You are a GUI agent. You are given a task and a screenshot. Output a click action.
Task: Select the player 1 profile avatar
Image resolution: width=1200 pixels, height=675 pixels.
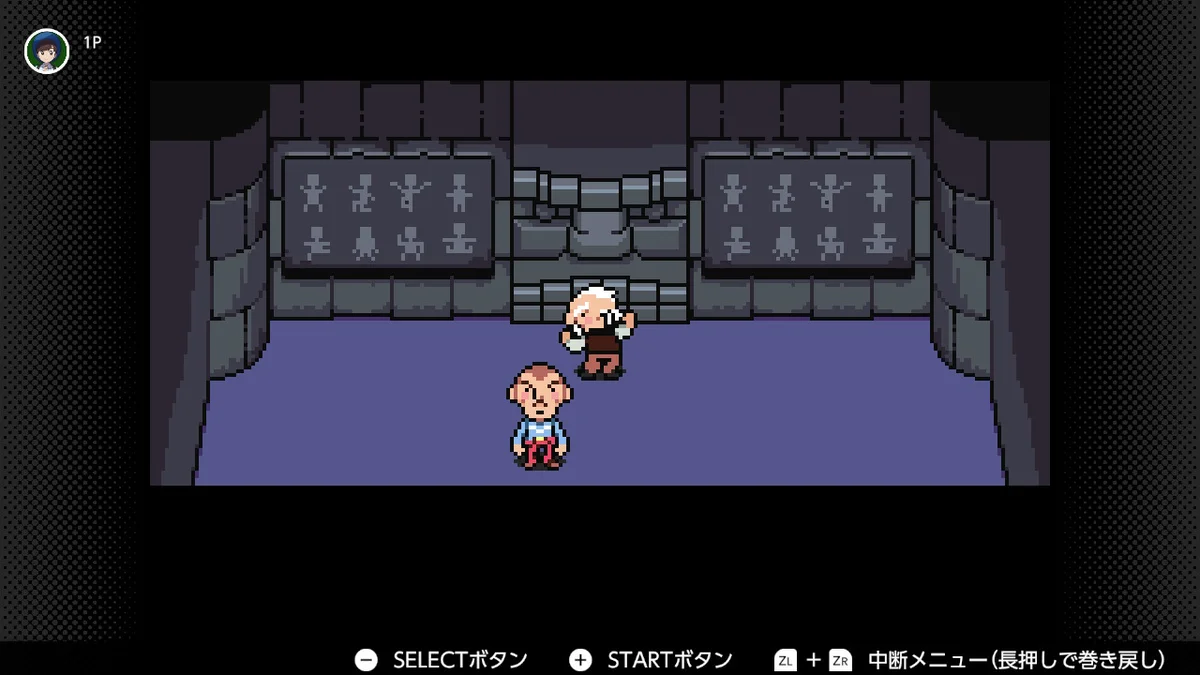click(x=47, y=51)
